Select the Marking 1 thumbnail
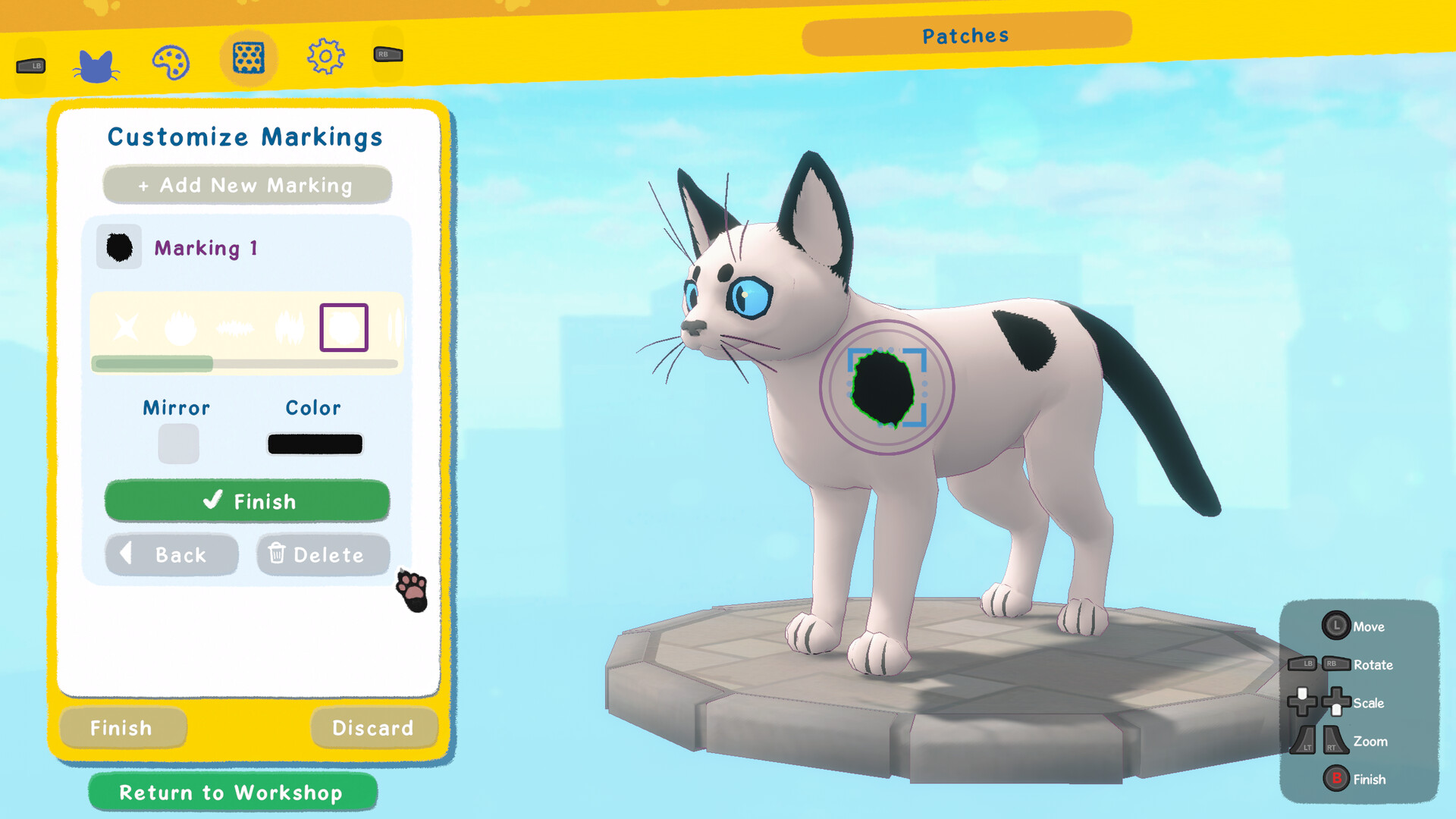Screen dimensions: 1456x819 pos(119,247)
